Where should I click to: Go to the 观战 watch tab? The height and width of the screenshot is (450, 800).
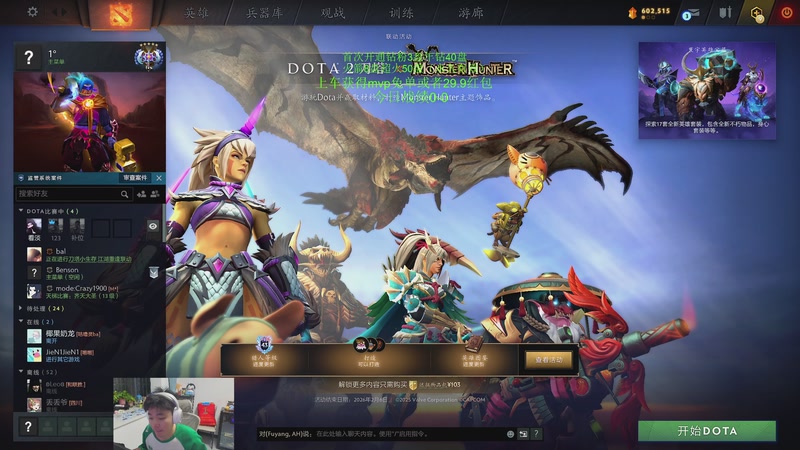333,14
